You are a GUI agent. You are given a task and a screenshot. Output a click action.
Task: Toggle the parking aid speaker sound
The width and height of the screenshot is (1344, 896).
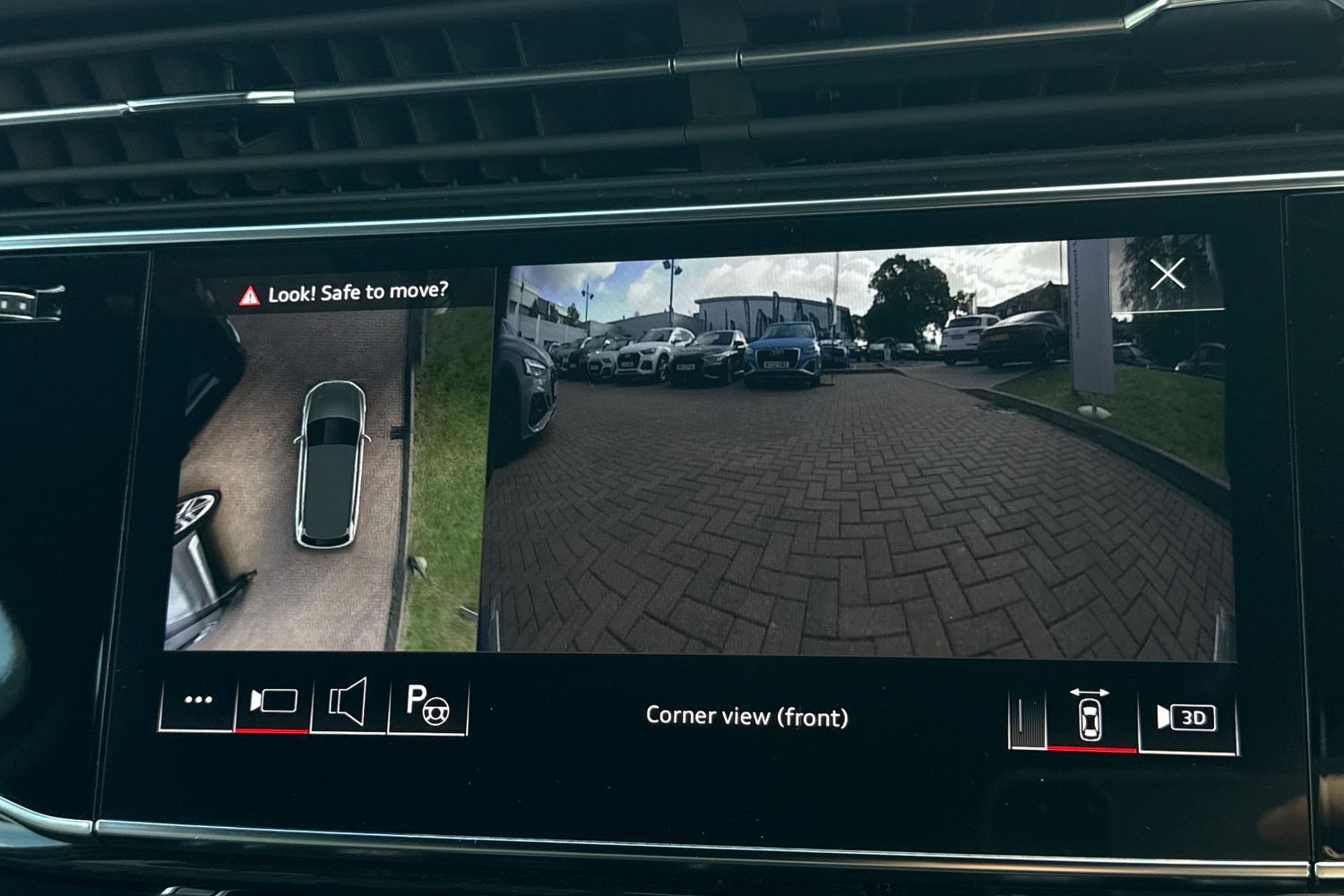click(x=349, y=702)
